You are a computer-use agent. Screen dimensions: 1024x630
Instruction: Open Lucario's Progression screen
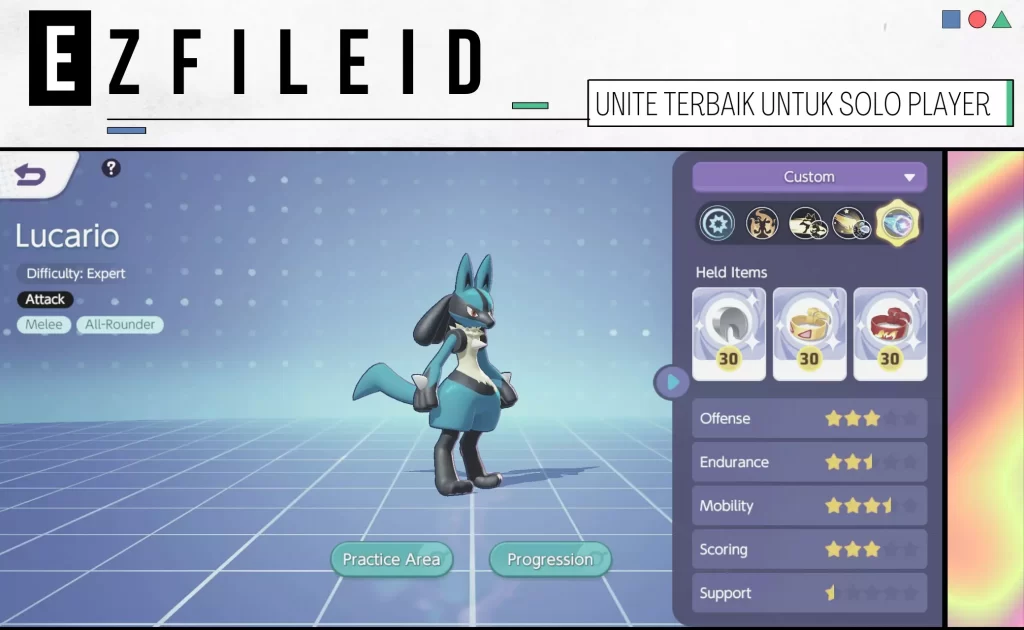click(x=549, y=559)
